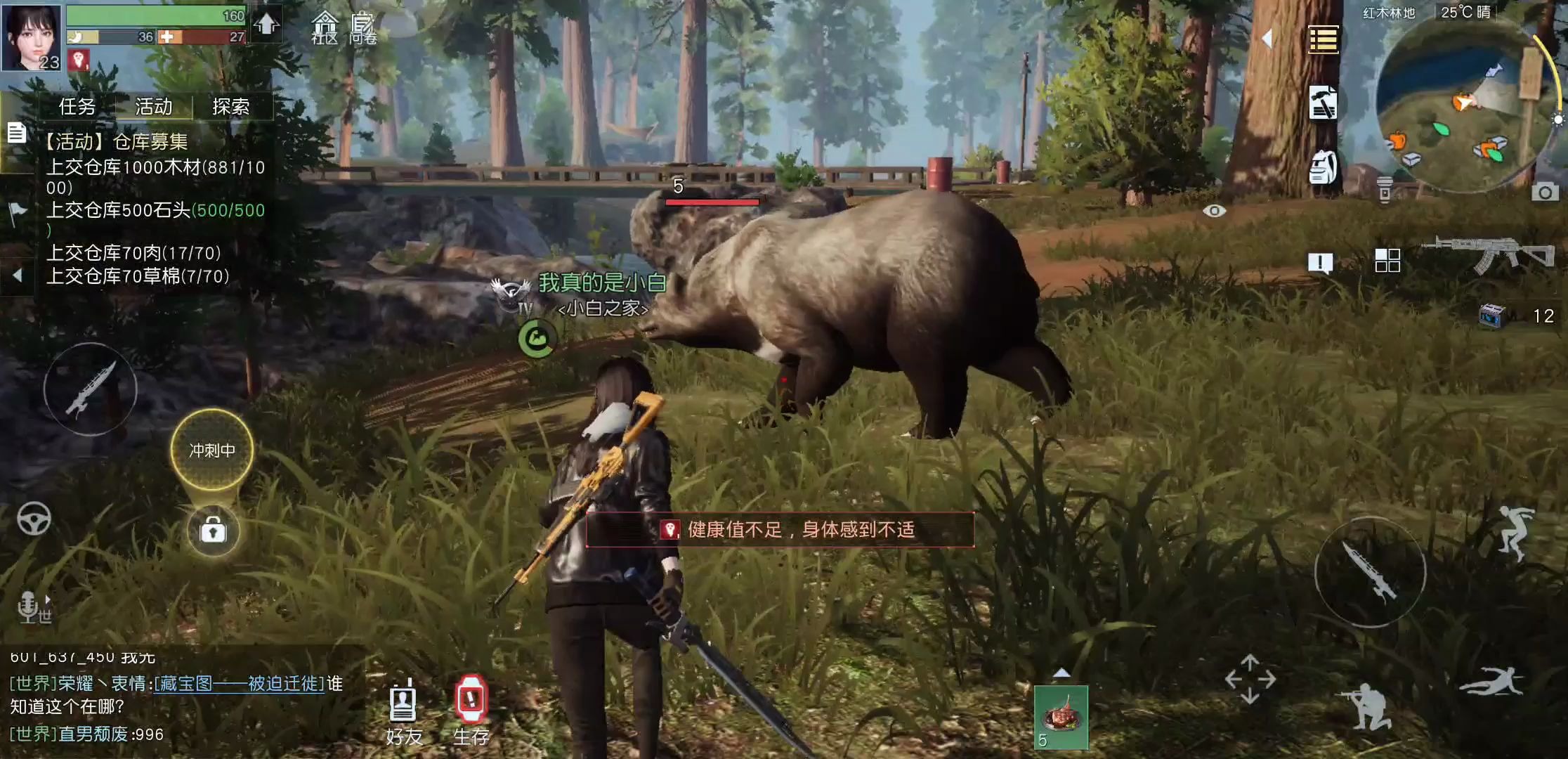The height and width of the screenshot is (759, 1568).
Task: Open the 社区 community icon
Action: (x=325, y=28)
